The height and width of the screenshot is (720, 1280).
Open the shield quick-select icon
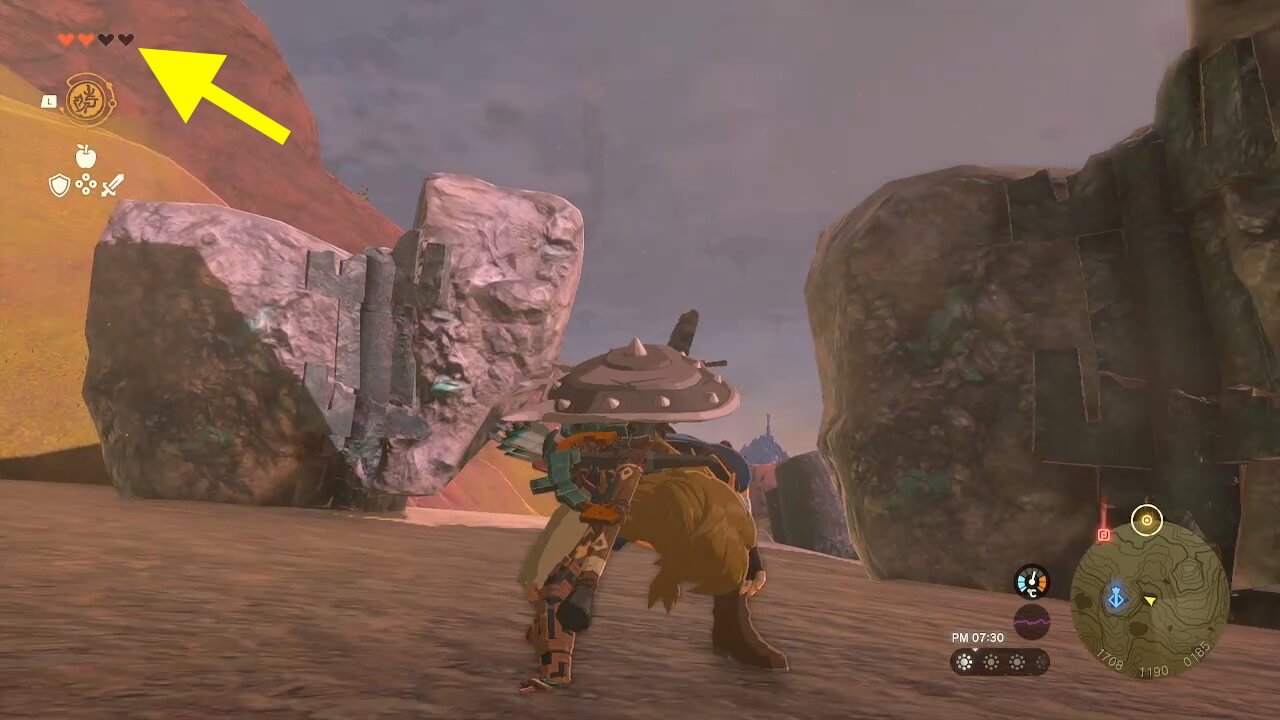(x=60, y=185)
